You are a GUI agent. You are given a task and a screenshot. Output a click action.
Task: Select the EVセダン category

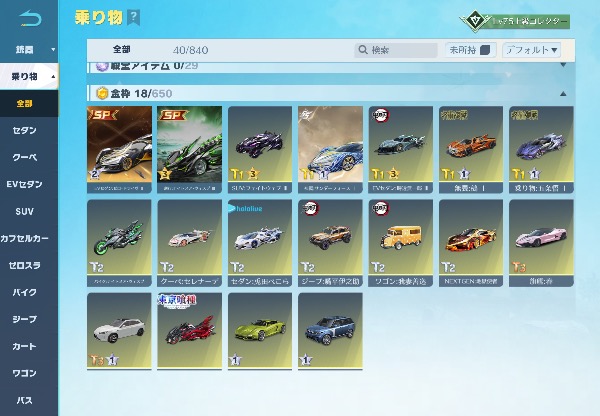tap(25, 185)
